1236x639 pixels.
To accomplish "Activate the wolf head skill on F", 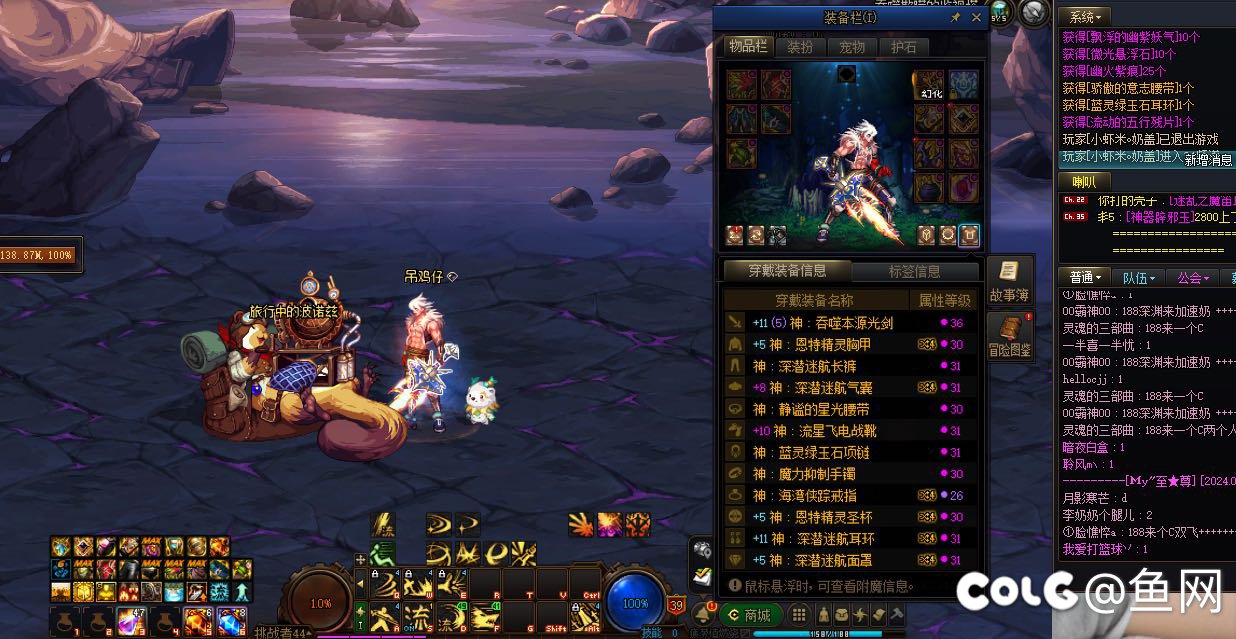I will pos(486,615).
